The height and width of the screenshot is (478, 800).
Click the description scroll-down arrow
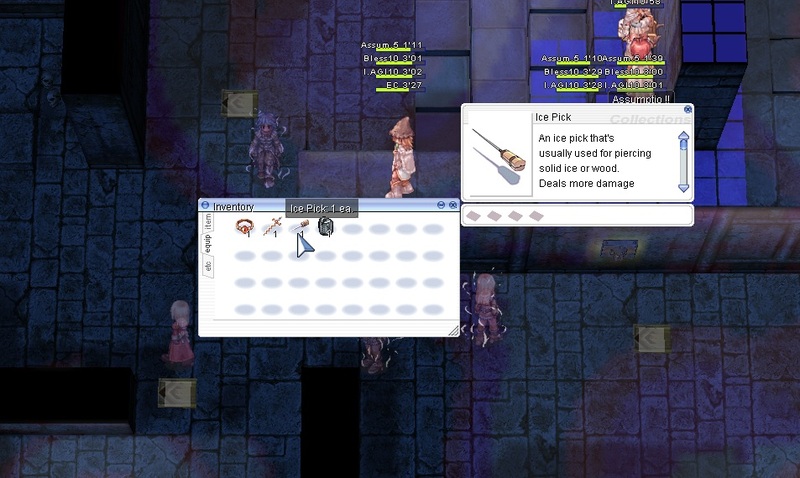coord(684,186)
